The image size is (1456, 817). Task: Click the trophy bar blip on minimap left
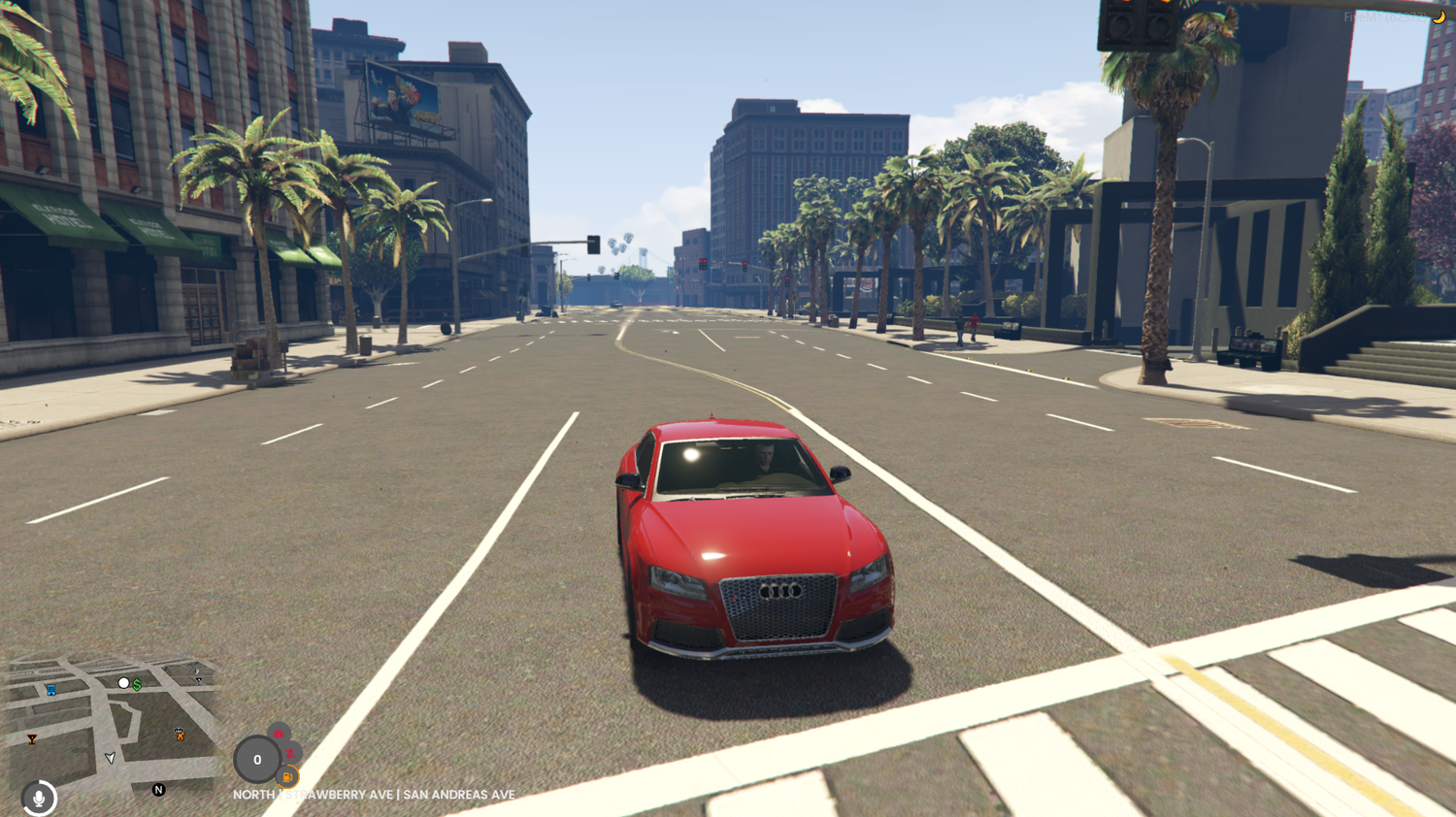coord(32,739)
